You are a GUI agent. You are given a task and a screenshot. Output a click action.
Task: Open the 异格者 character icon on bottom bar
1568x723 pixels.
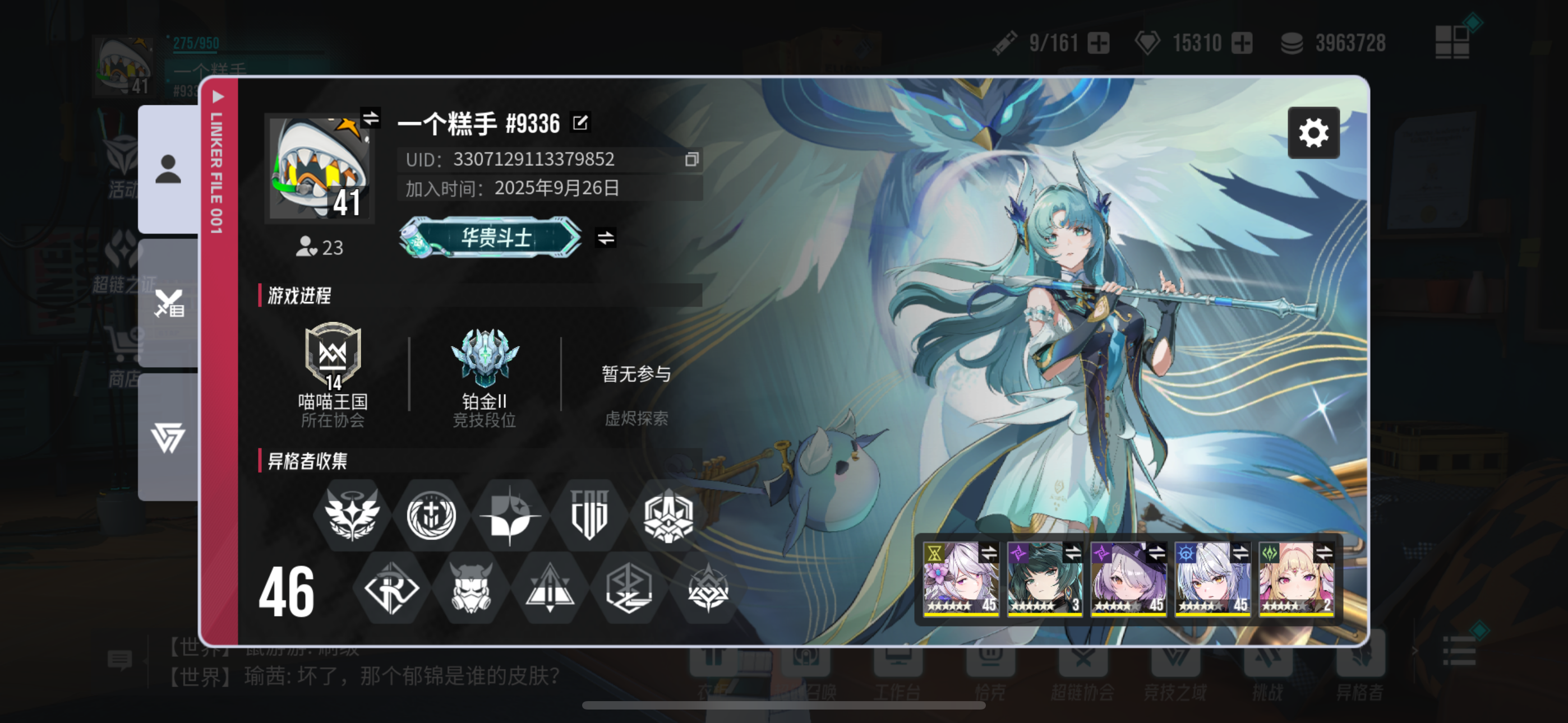1361,660
